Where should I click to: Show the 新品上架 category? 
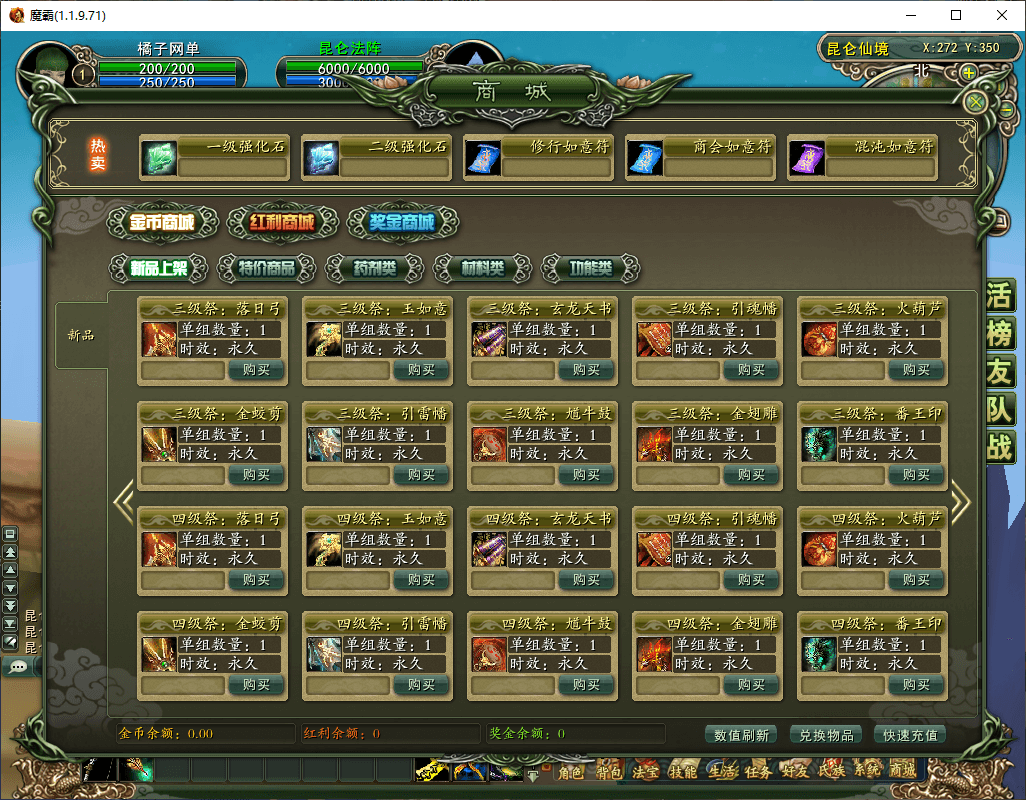(x=159, y=268)
